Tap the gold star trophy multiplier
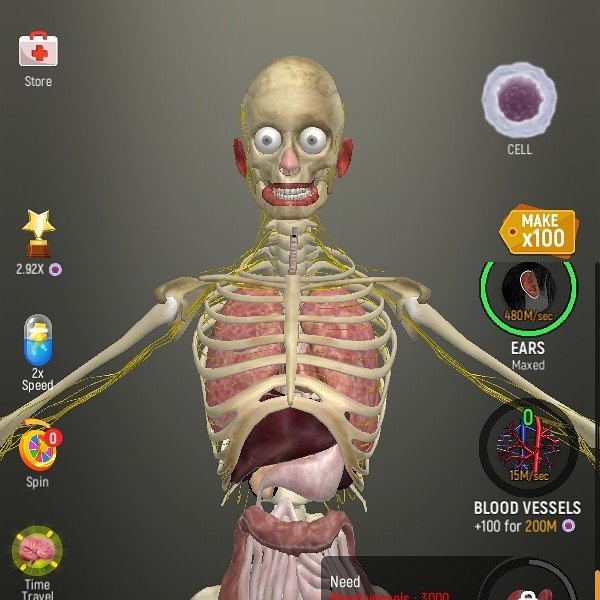The image size is (600, 600). click(38, 234)
